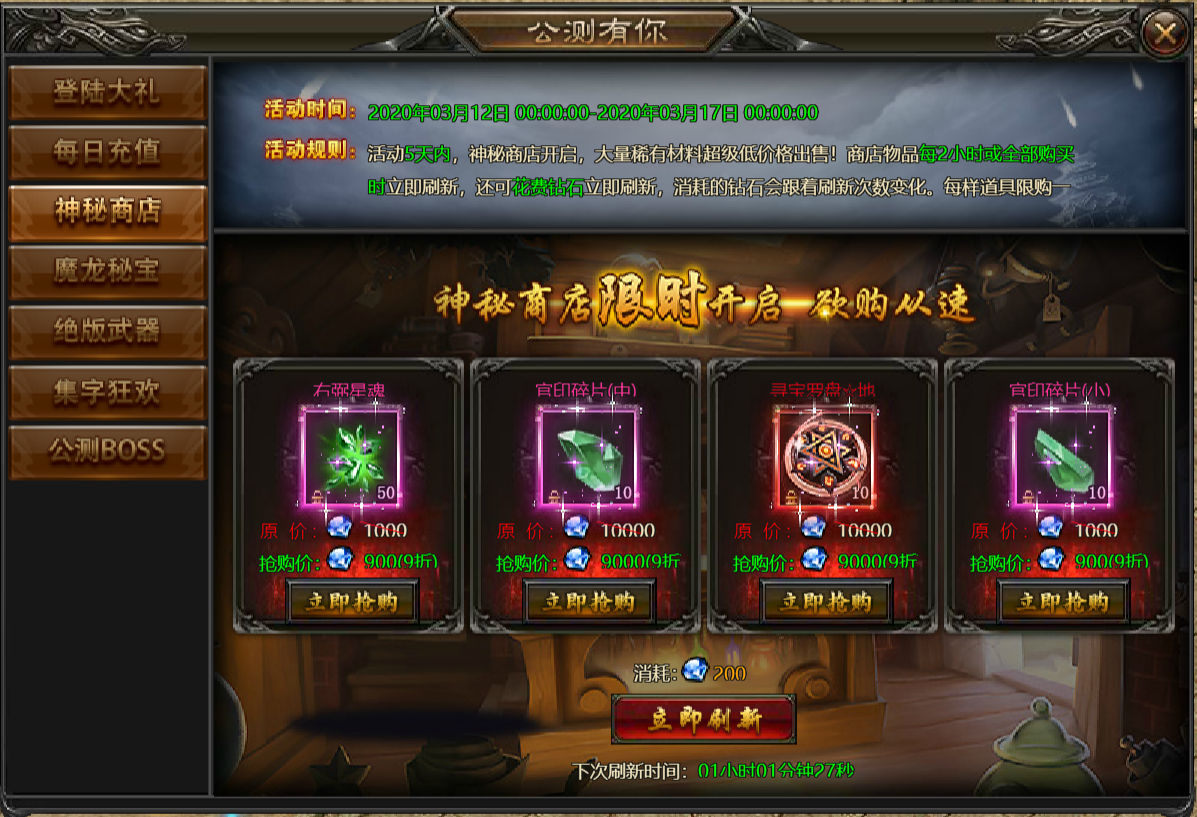Purchase the 寻宝罗盘 with its 立即抢购 button
1197x817 pixels.
point(827,602)
